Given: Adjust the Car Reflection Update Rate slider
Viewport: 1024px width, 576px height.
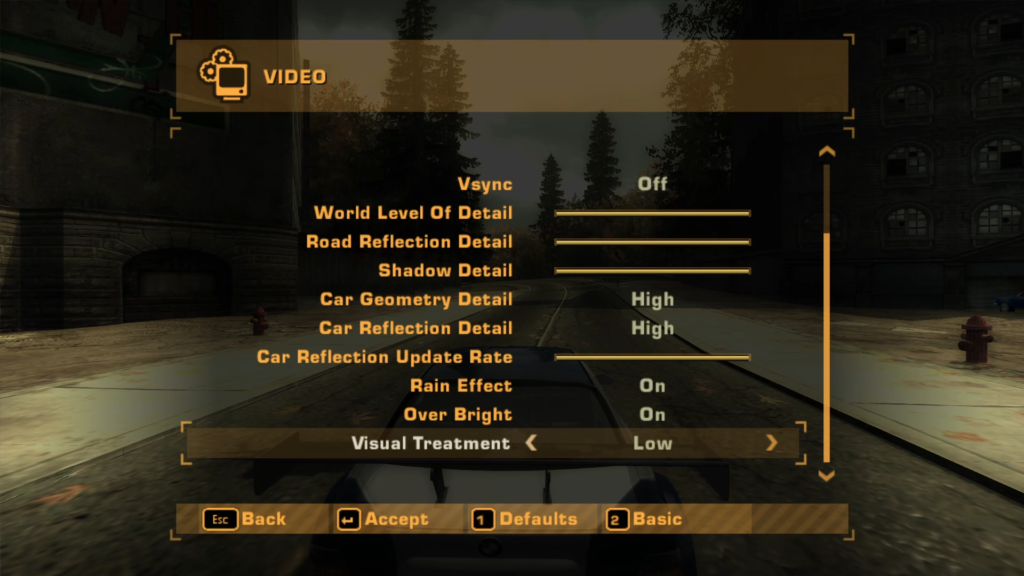Looking at the screenshot, I should [x=652, y=357].
